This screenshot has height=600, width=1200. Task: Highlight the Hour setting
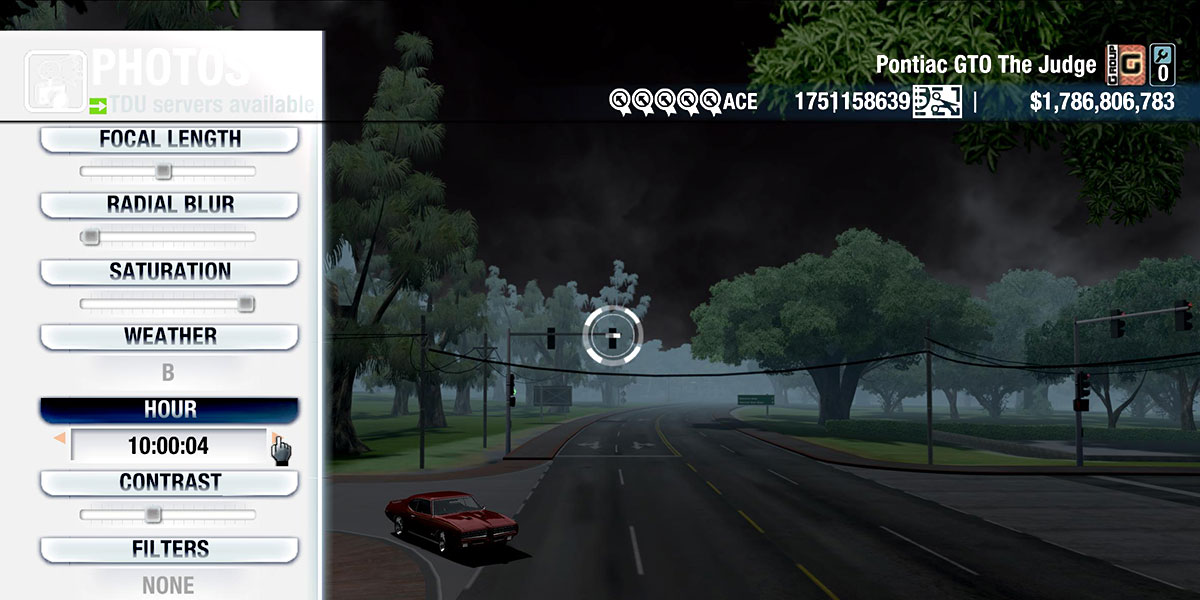169,410
